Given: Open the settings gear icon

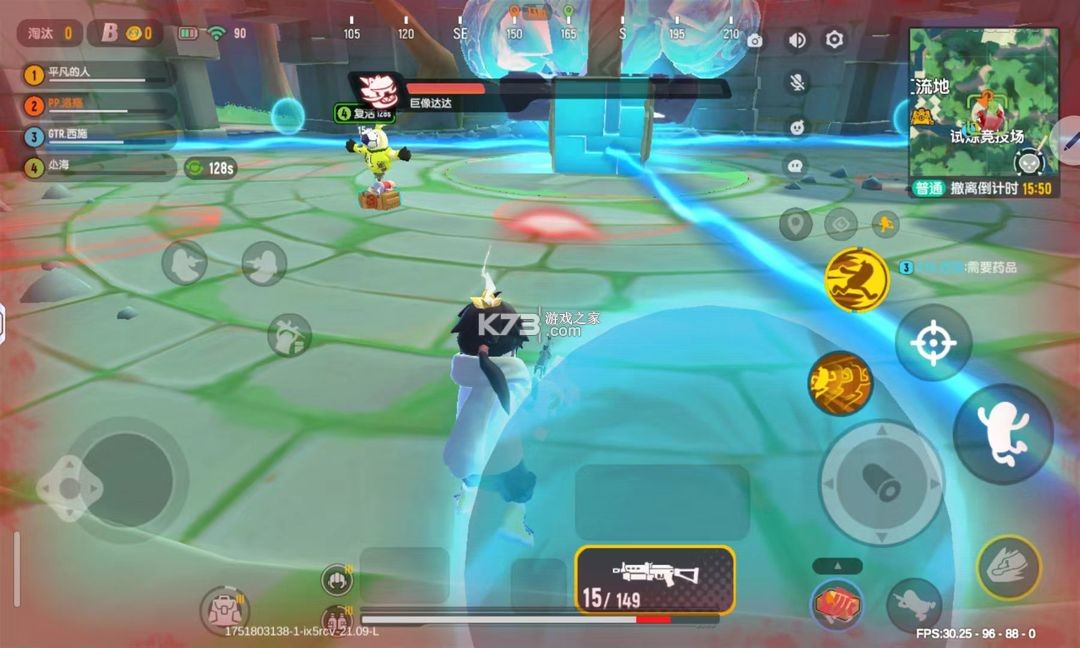Looking at the screenshot, I should (834, 40).
